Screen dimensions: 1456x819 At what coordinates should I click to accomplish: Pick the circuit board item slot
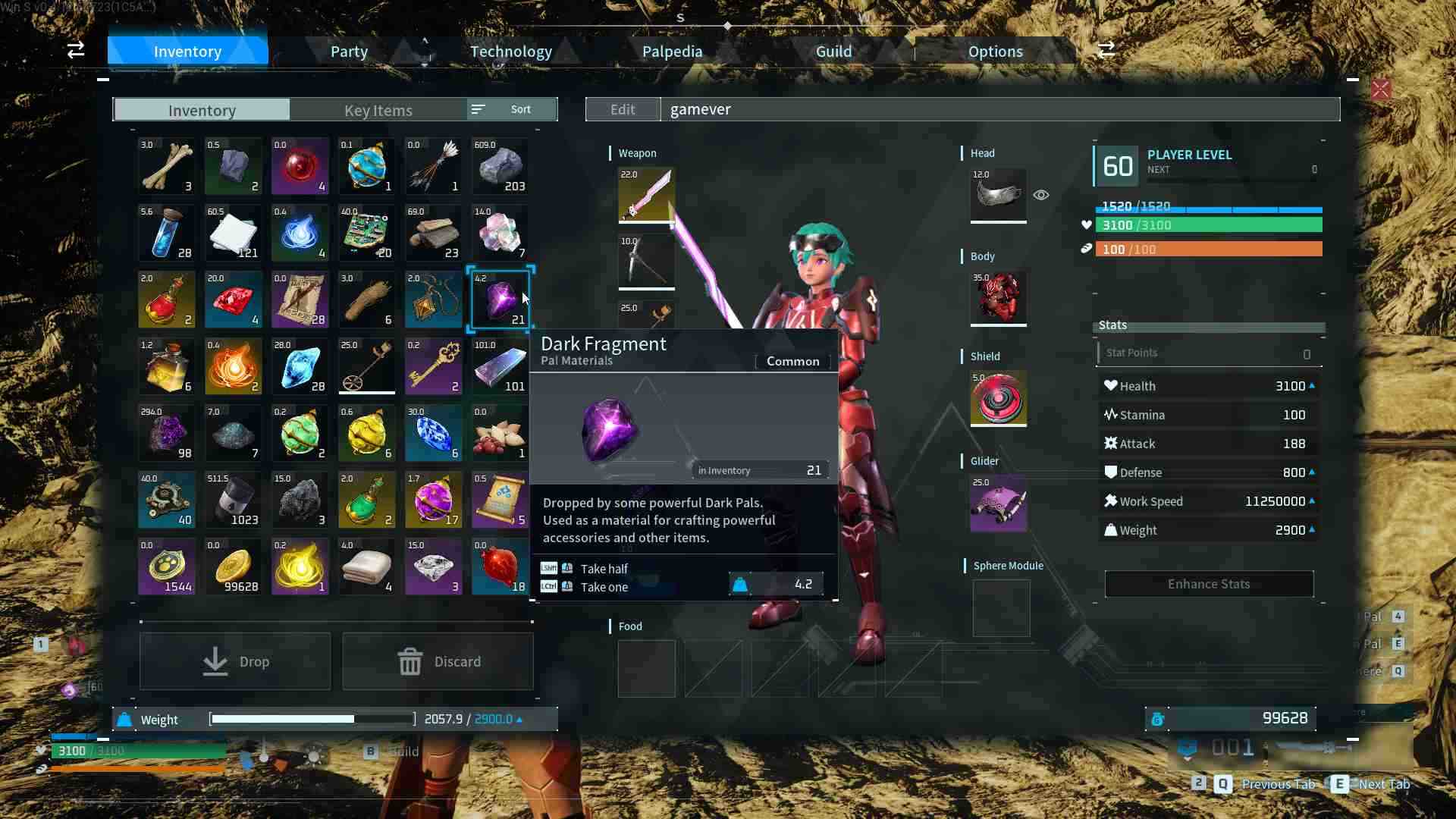[367, 233]
